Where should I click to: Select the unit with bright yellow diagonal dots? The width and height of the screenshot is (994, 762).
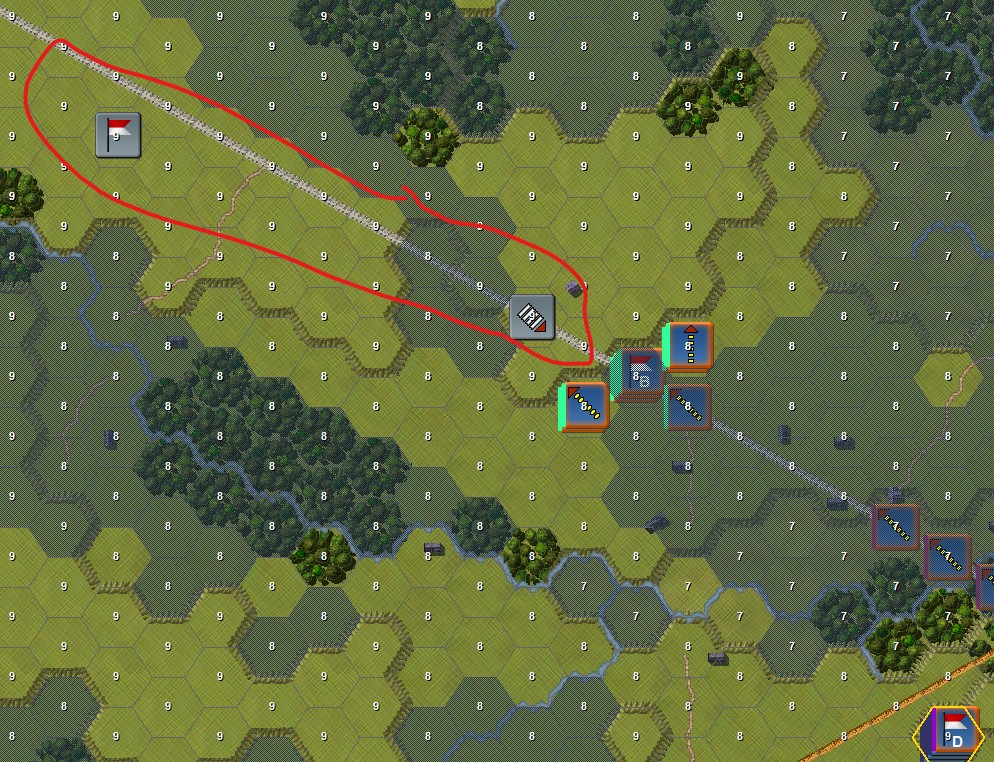point(585,406)
